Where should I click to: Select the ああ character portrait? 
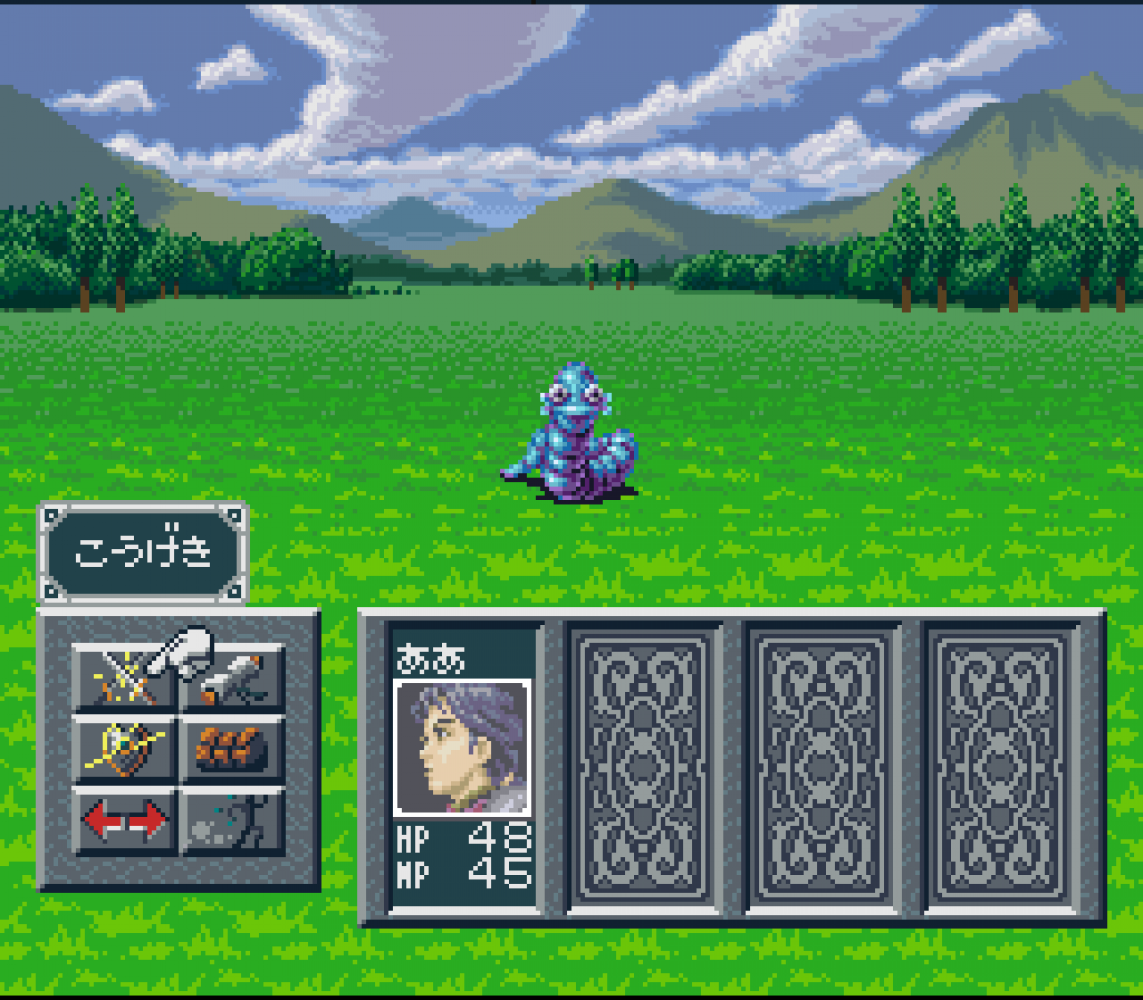tap(462, 748)
